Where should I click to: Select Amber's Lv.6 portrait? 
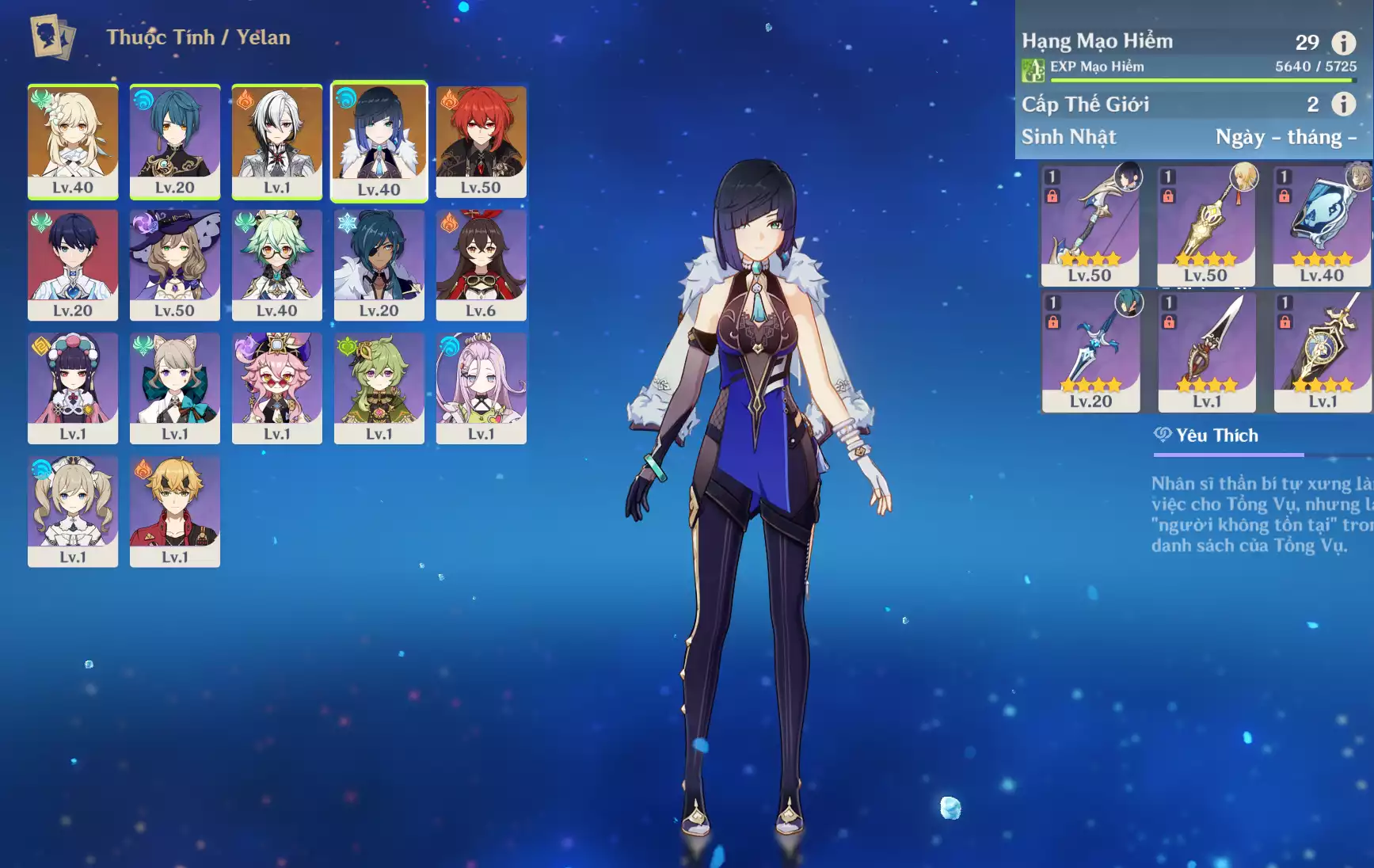(x=481, y=265)
